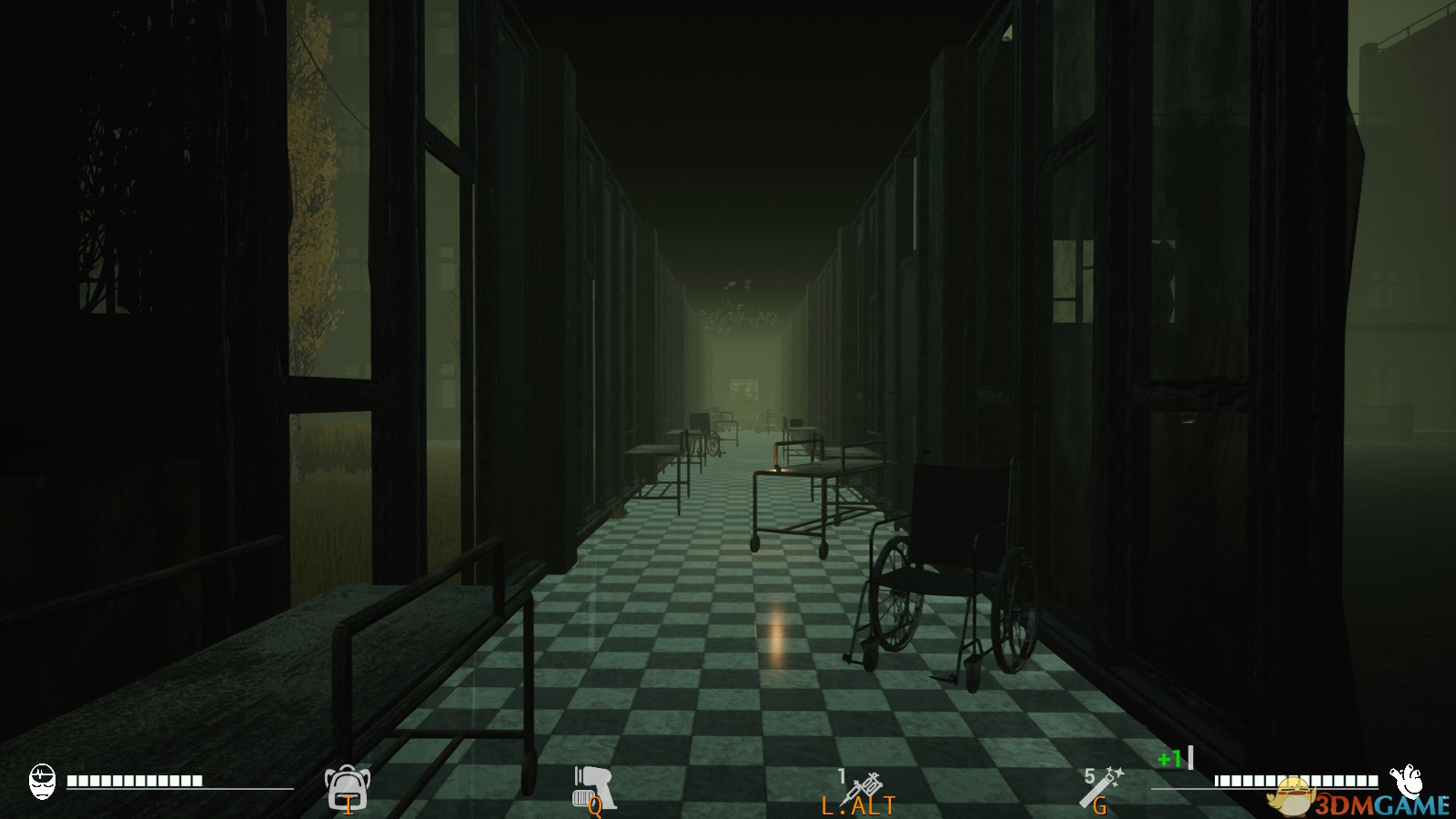Viewport: 1456px width, 819px height.
Task: Select the flashlight tool icon
Action: pos(593,786)
